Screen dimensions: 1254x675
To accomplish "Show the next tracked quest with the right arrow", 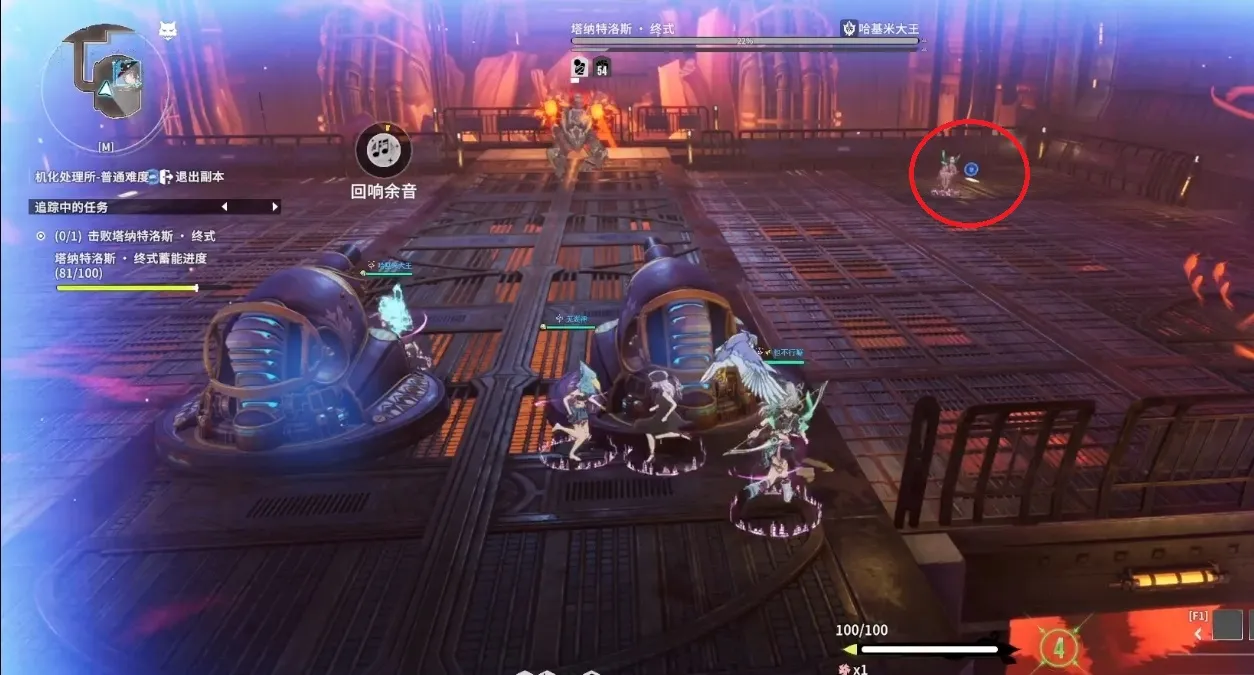I will [x=275, y=207].
